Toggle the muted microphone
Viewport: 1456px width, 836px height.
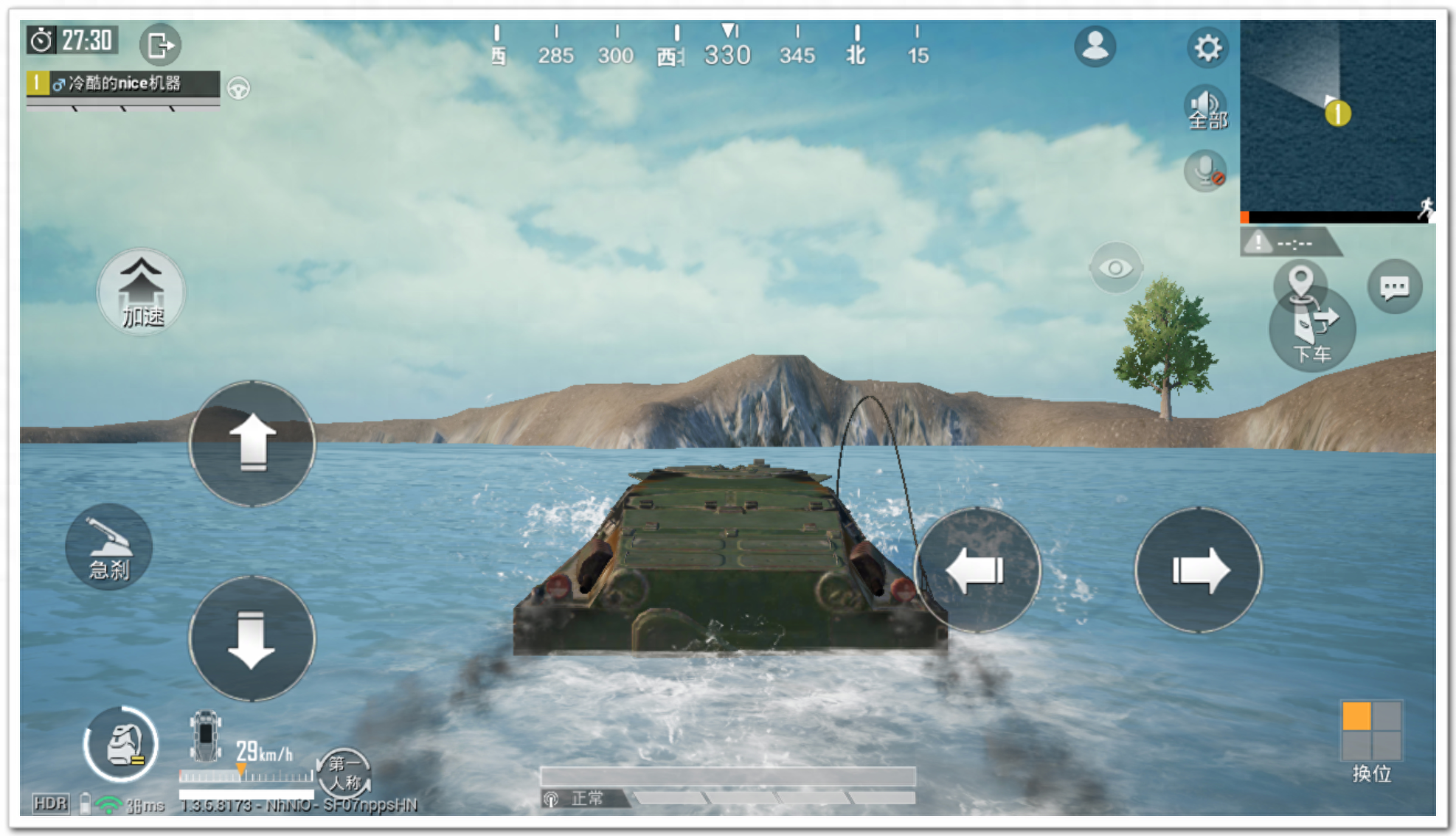pyautogui.click(x=1205, y=171)
